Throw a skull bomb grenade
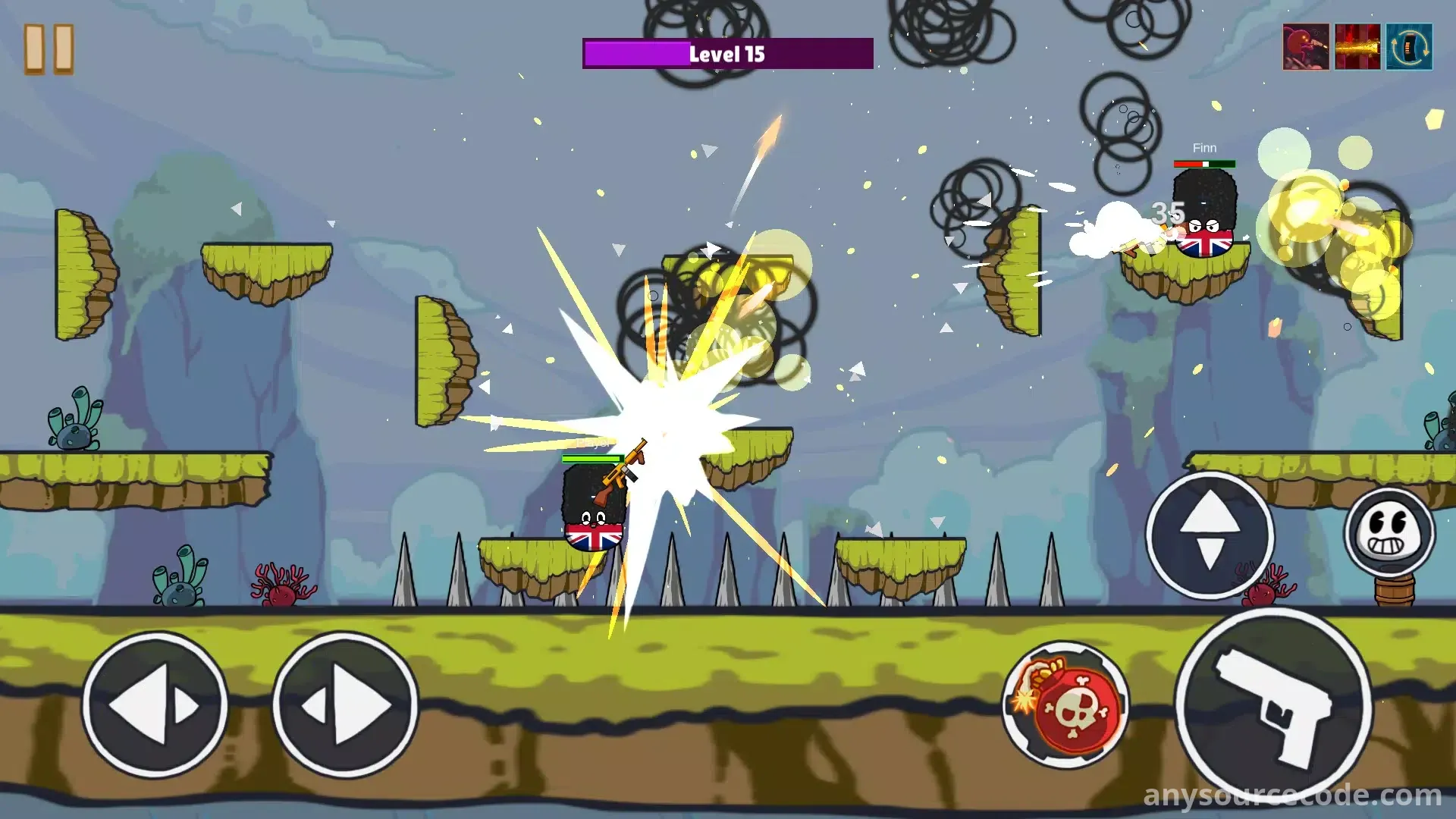The width and height of the screenshot is (1456, 819). point(1067,705)
